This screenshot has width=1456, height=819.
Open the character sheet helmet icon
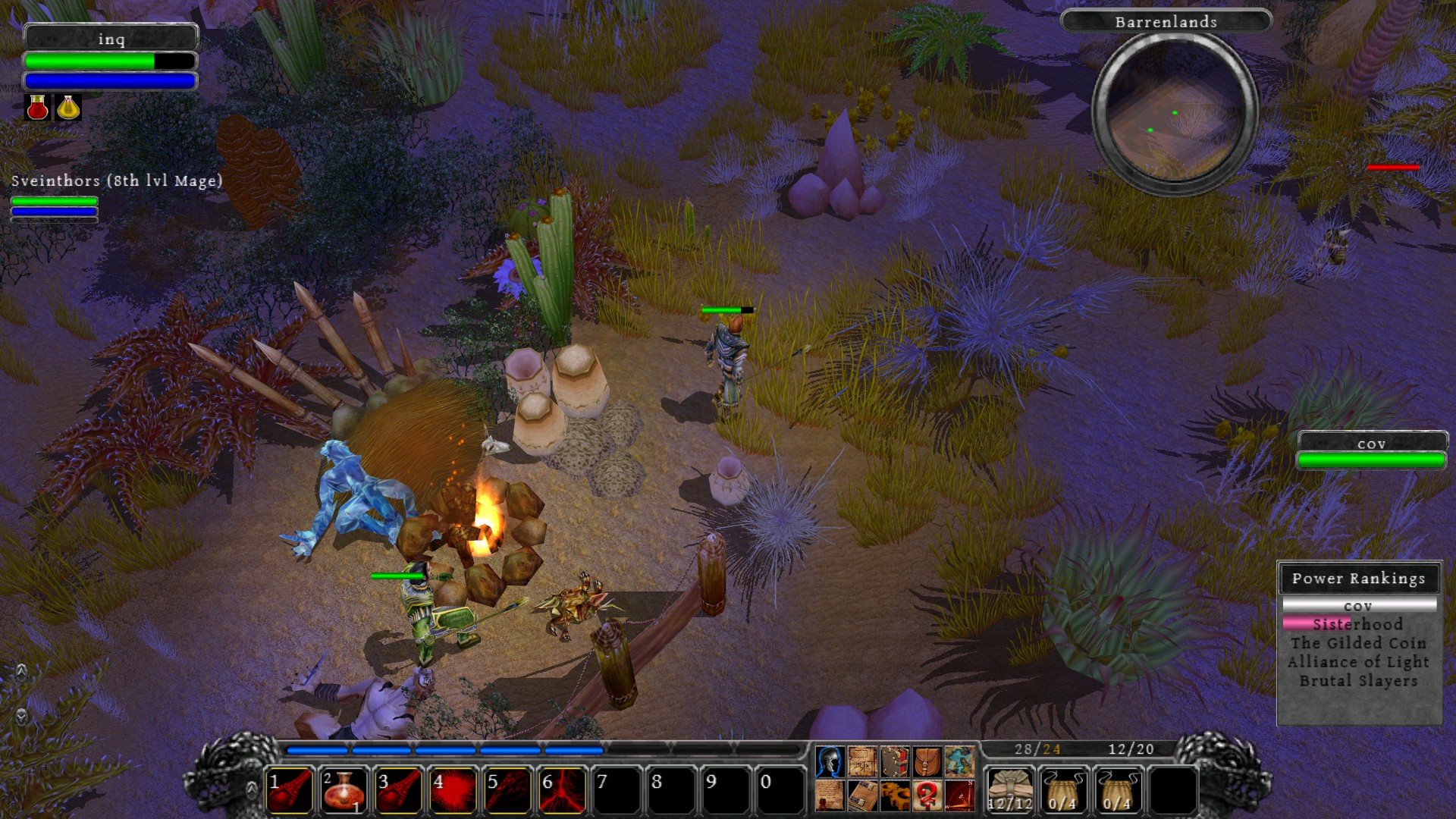(x=830, y=762)
